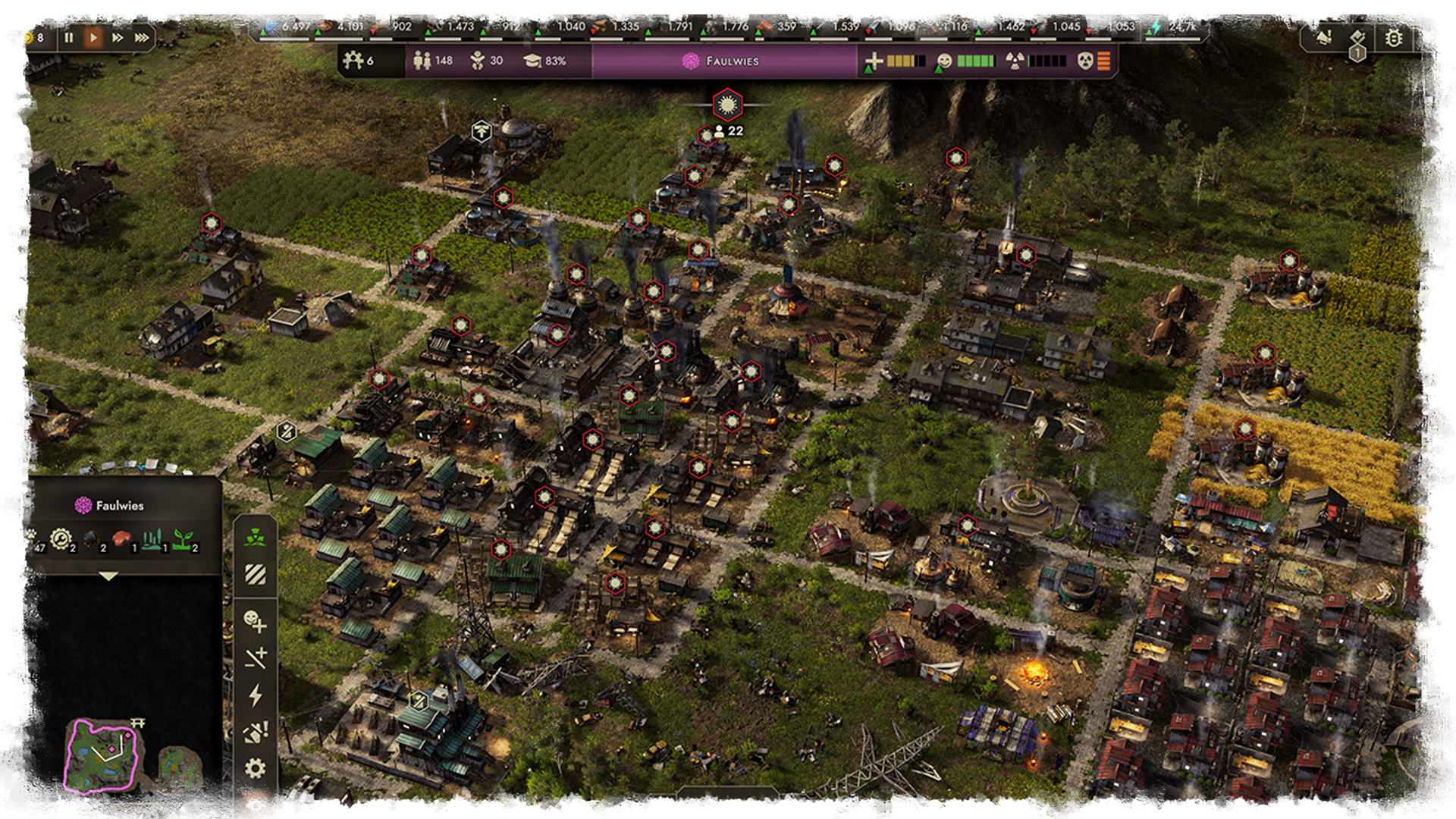Set game speed to normal play

(x=93, y=37)
